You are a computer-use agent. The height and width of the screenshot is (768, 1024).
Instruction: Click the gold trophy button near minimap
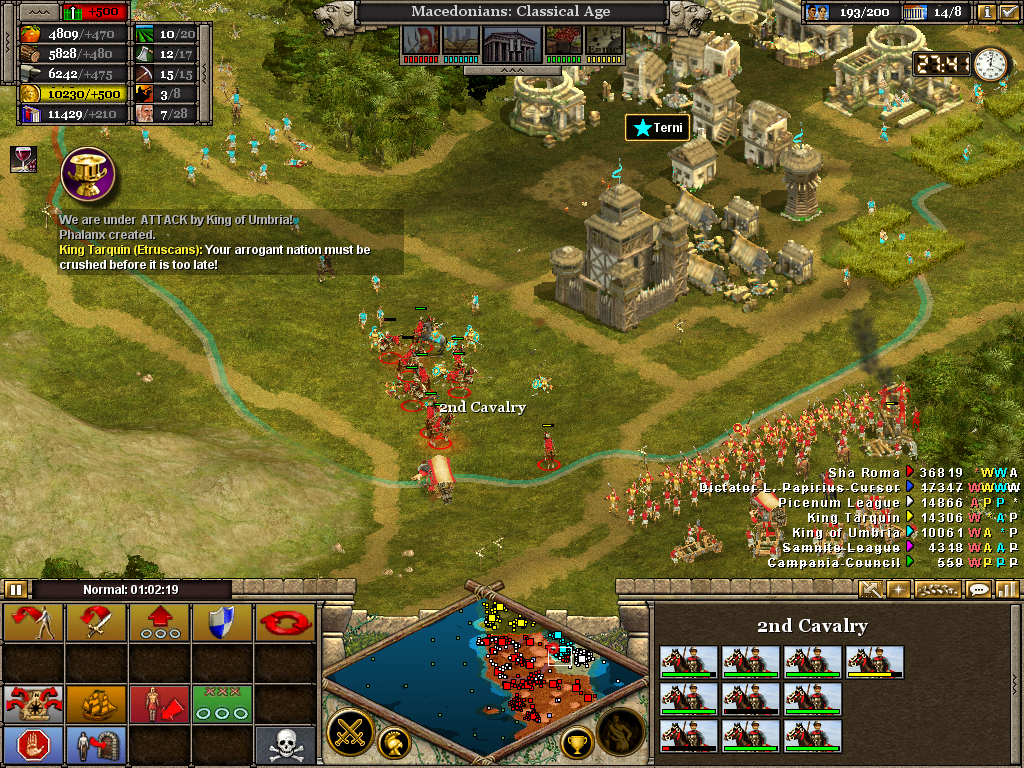point(577,742)
